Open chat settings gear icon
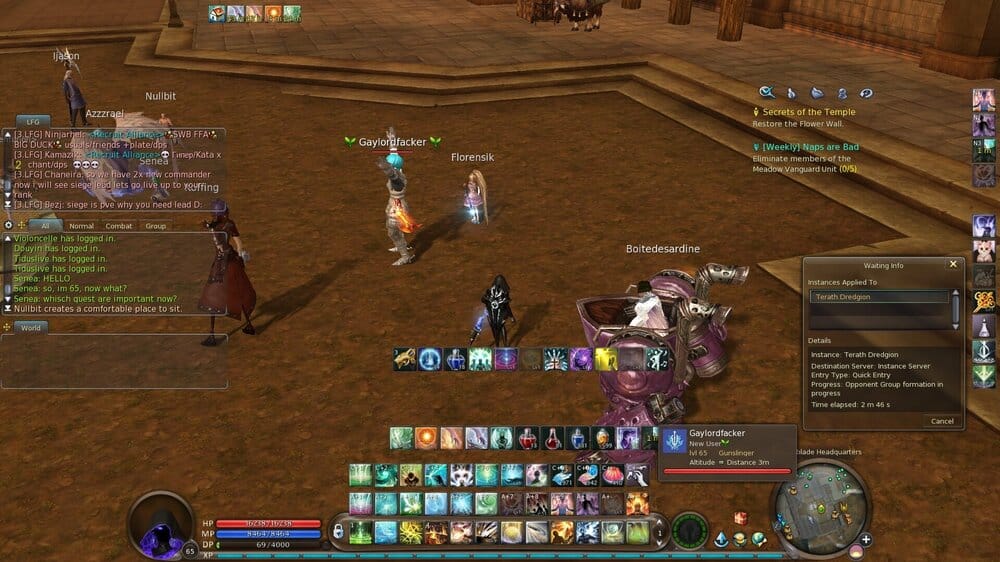 [9, 225]
